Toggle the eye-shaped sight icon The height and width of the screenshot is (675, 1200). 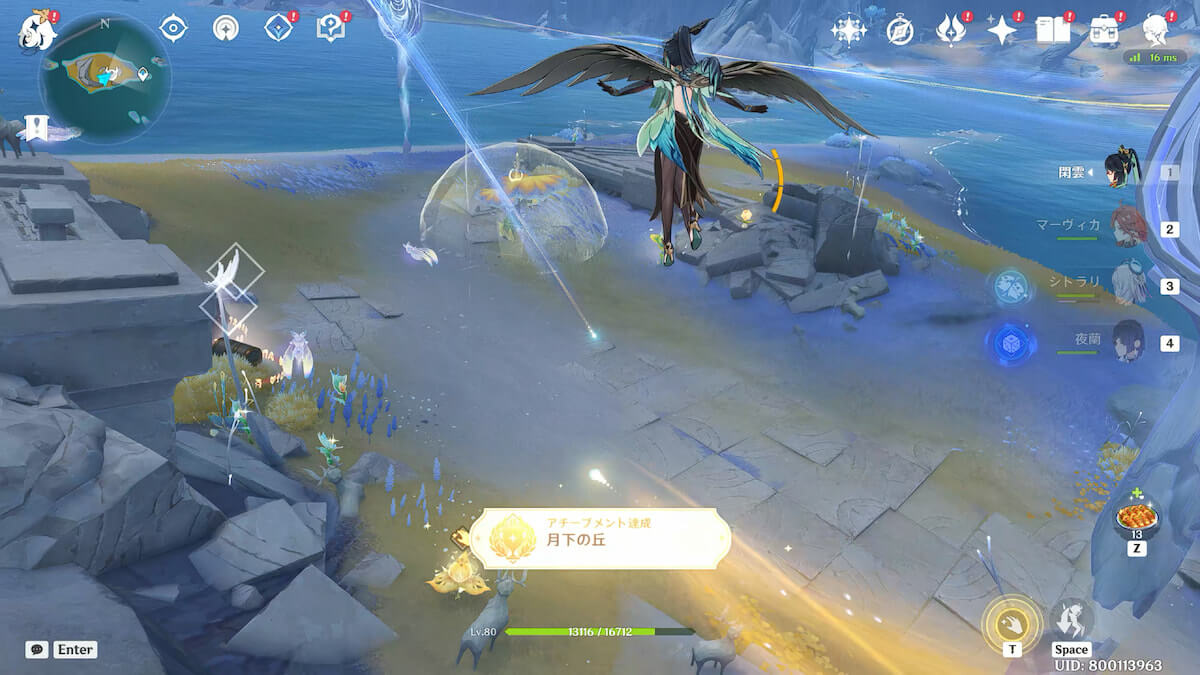(174, 28)
